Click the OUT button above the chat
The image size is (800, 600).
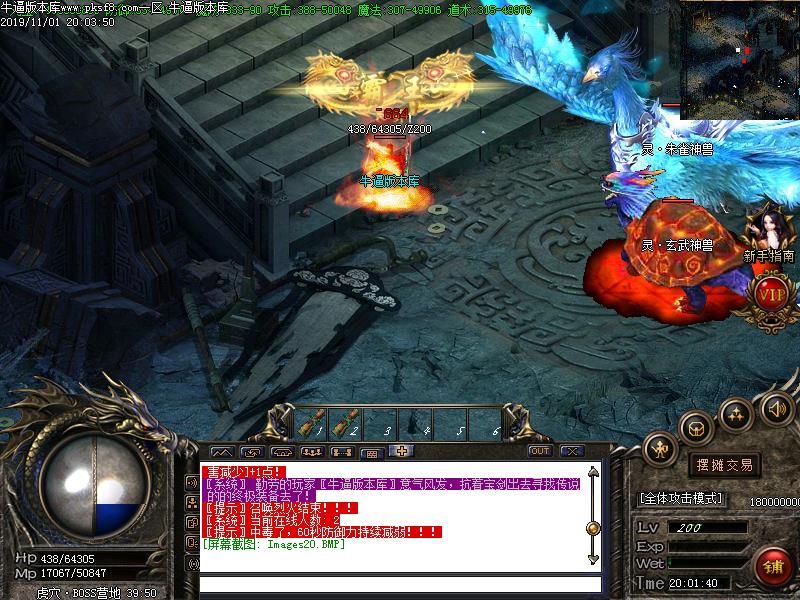coord(540,451)
